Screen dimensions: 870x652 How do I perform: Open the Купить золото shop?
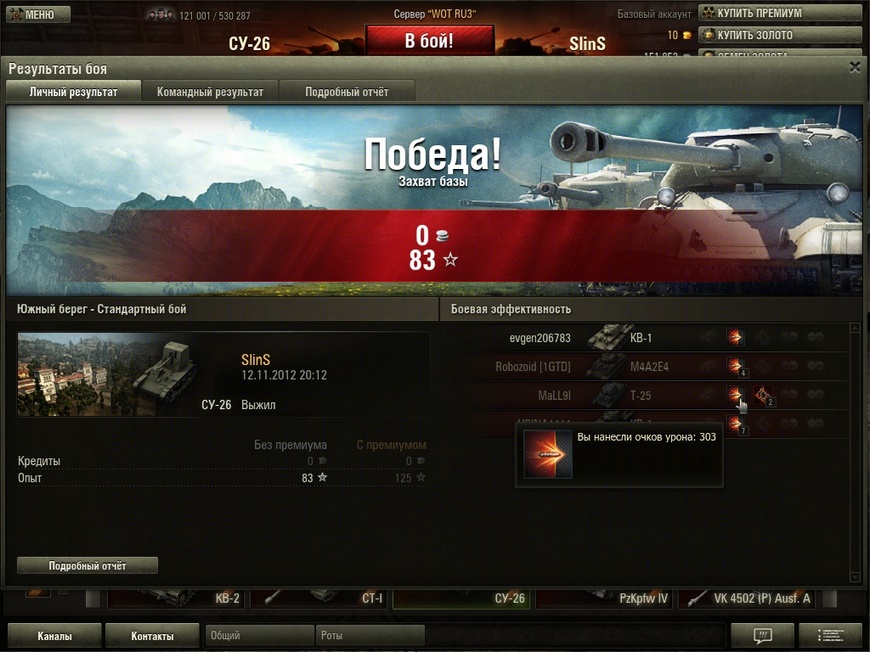point(779,35)
